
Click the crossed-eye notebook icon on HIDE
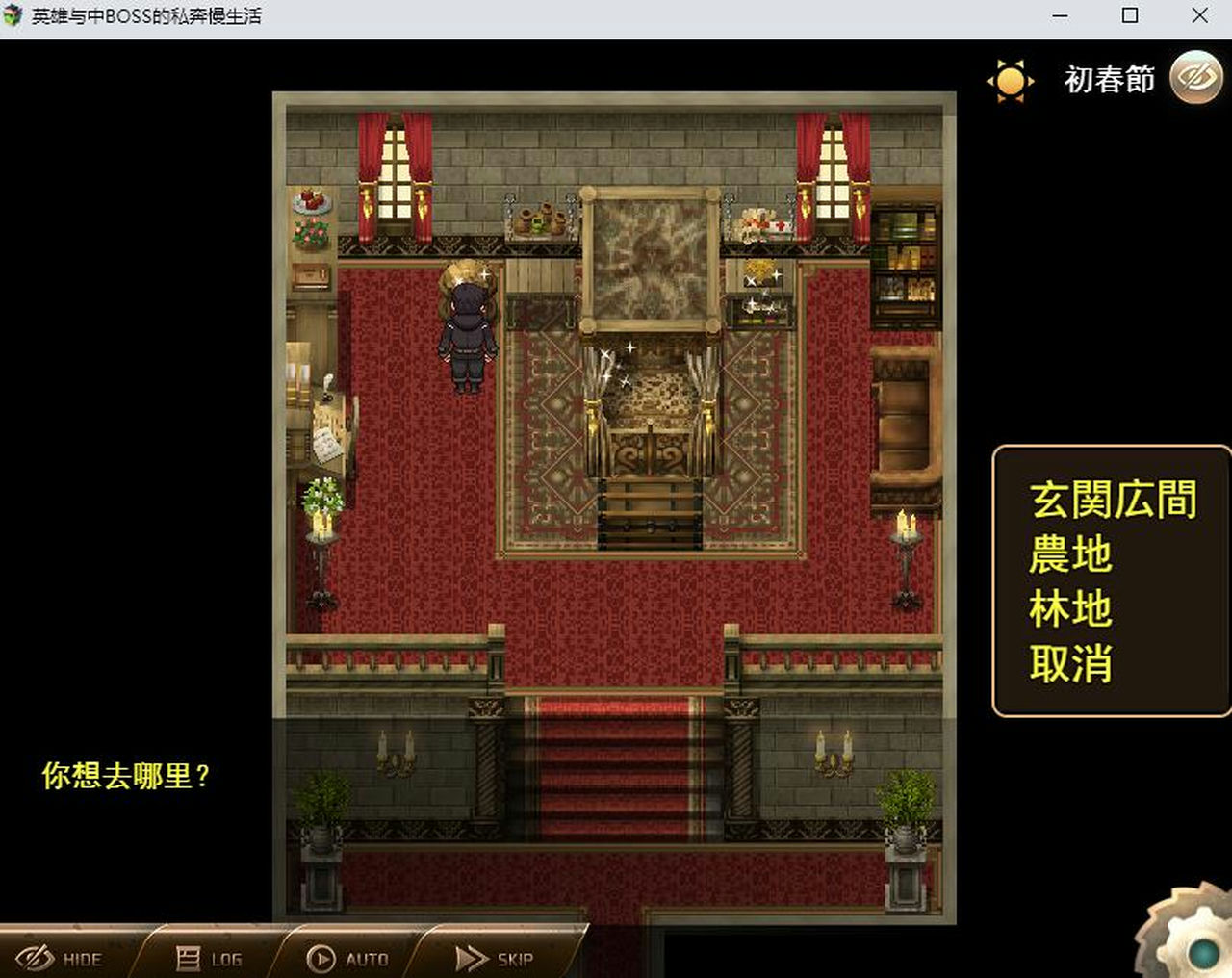click(36, 958)
